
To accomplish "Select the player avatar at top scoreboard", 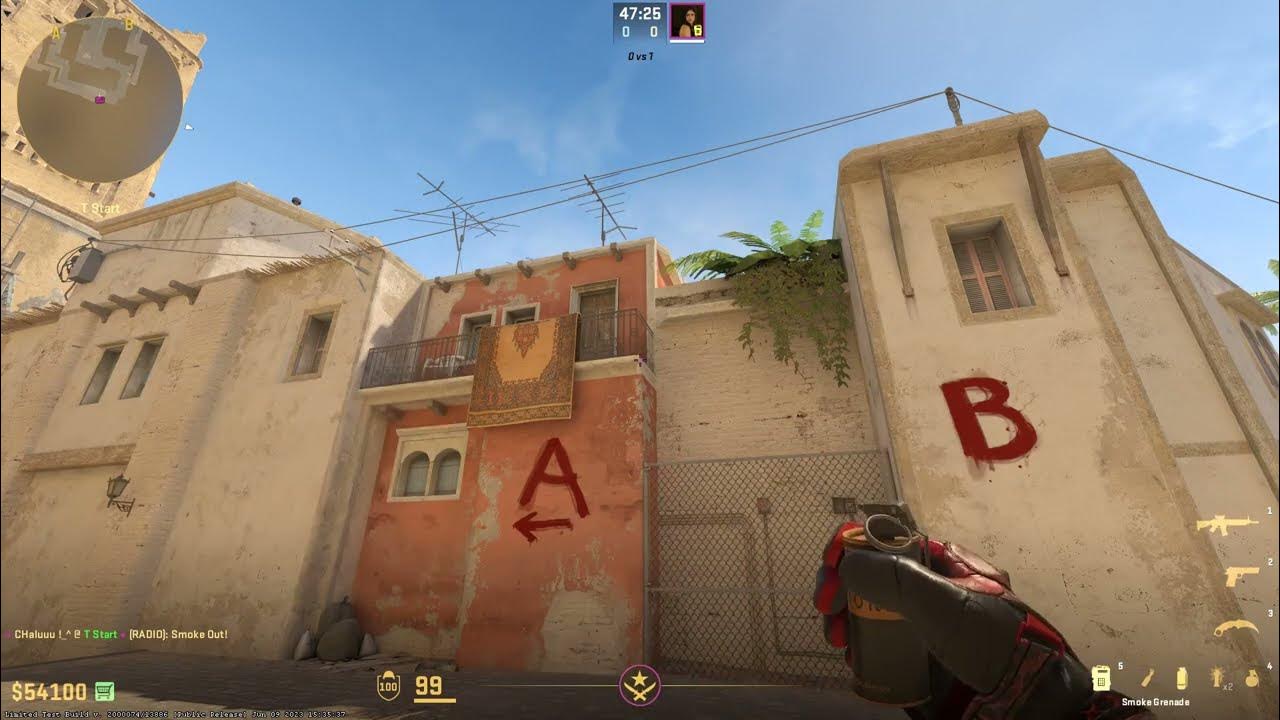I will coord(687,22).
